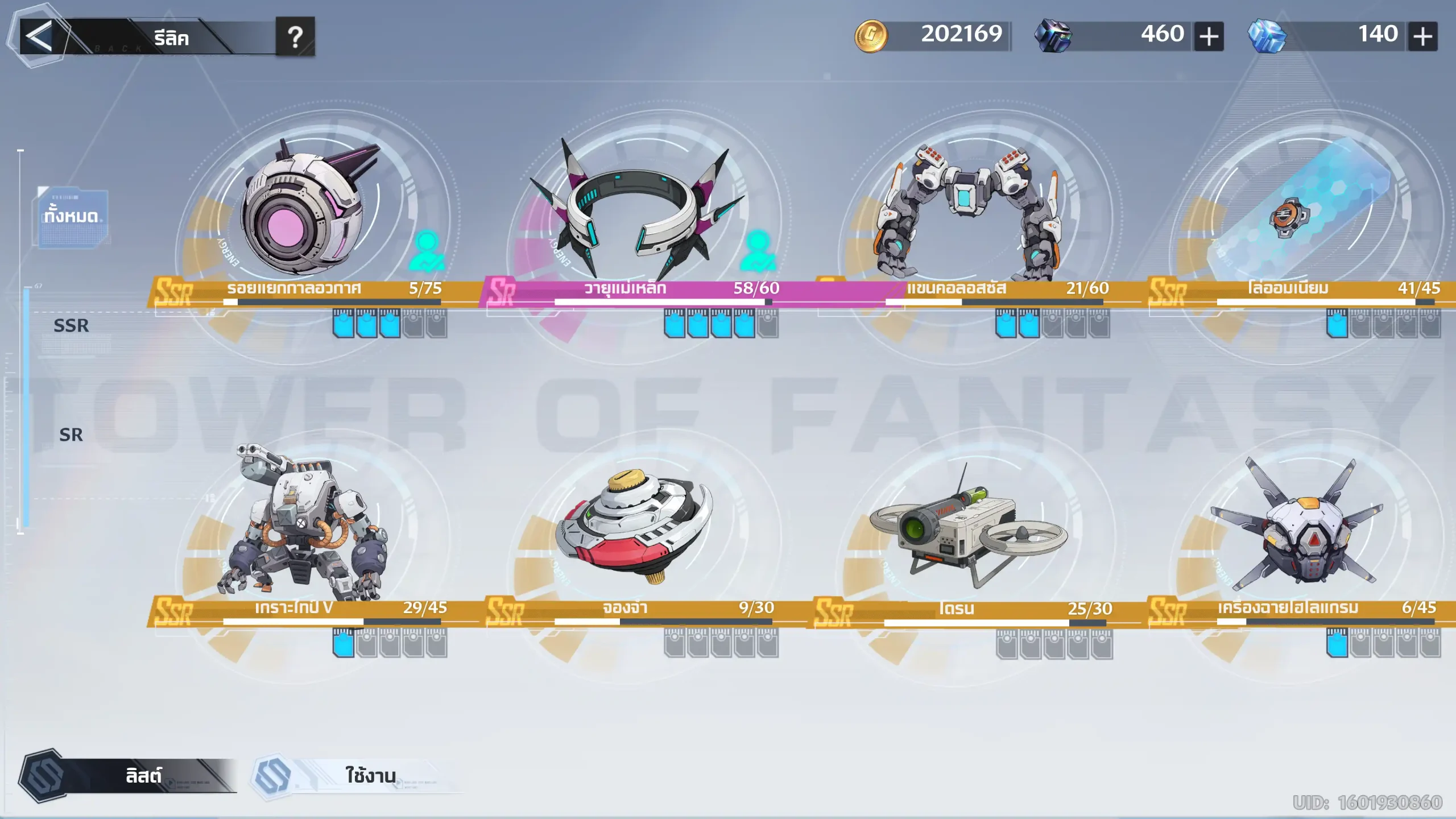
Task: Choose the วายุแม่เหล็ก SR ring relic
Action: coord(637,210)
